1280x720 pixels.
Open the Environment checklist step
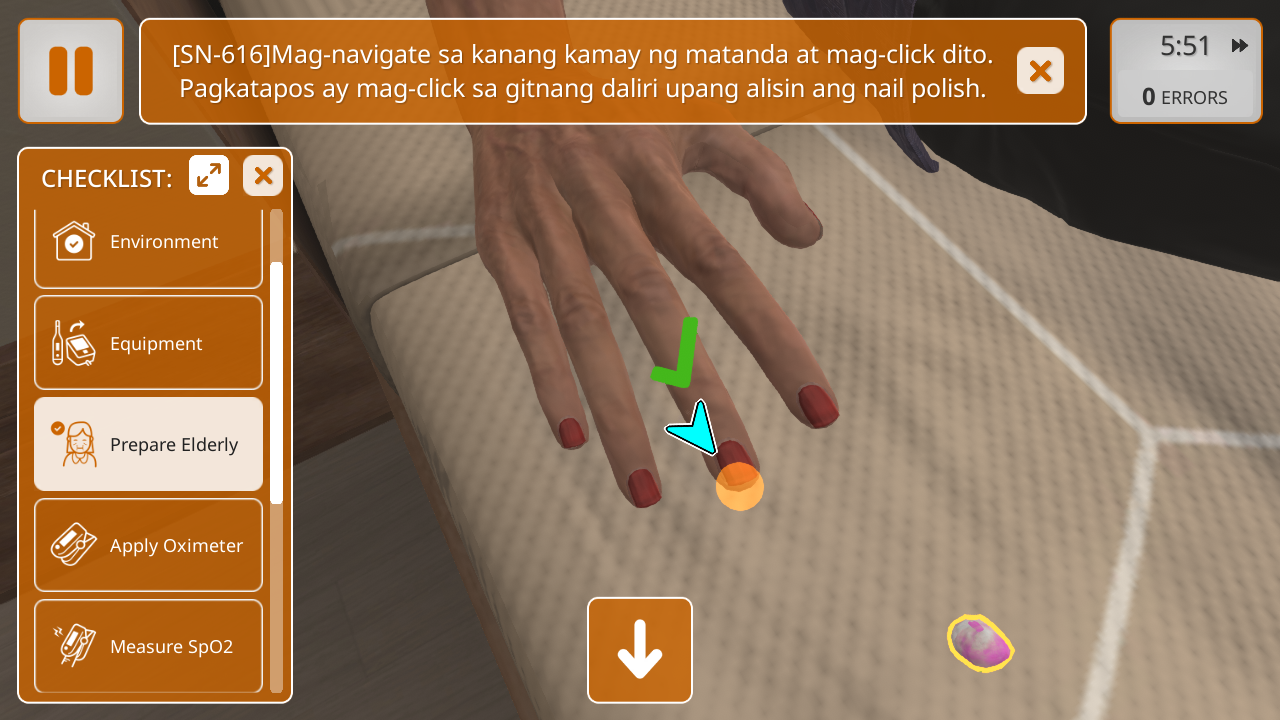coord(148,243)
